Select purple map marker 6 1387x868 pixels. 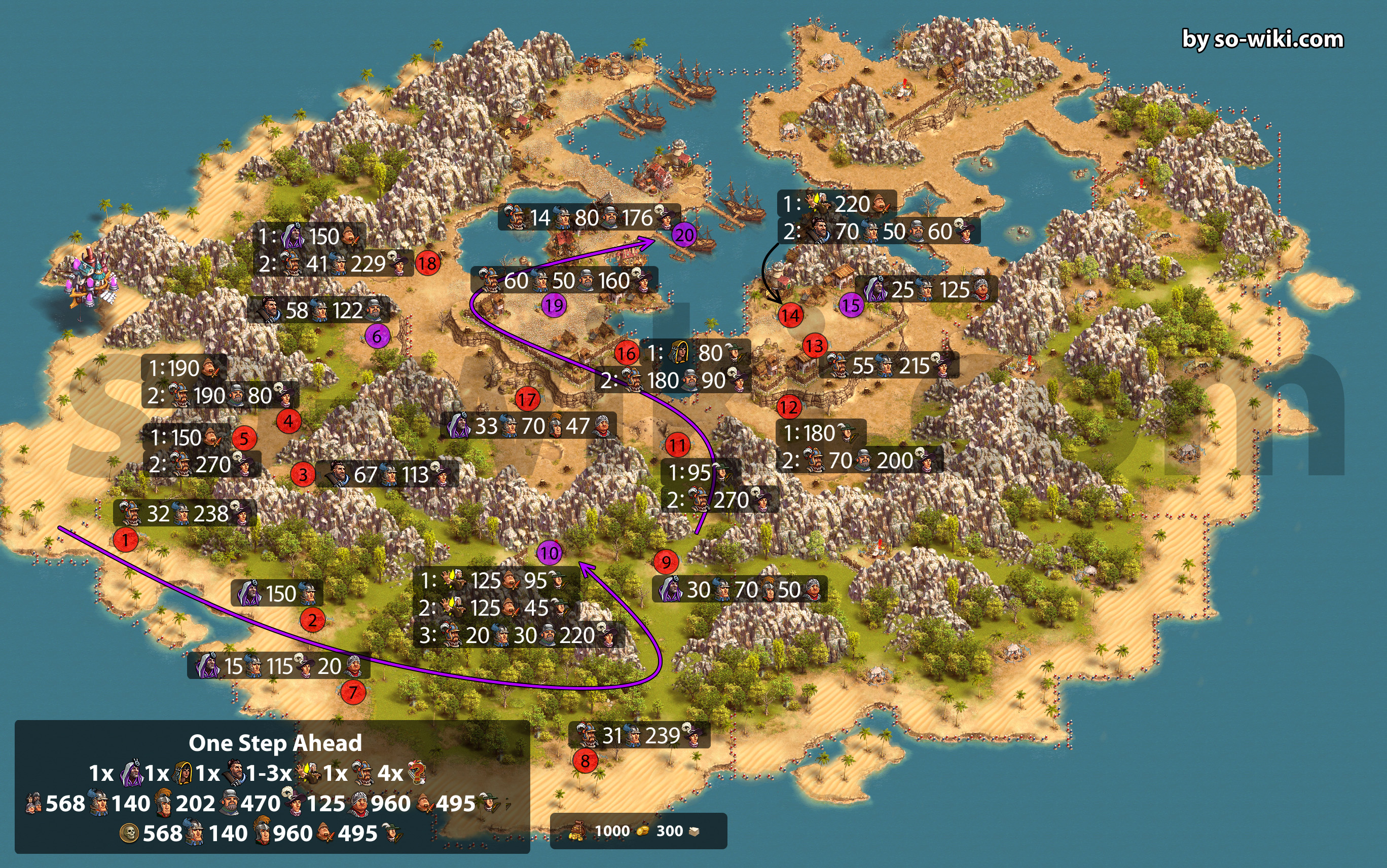click(377, 336)
